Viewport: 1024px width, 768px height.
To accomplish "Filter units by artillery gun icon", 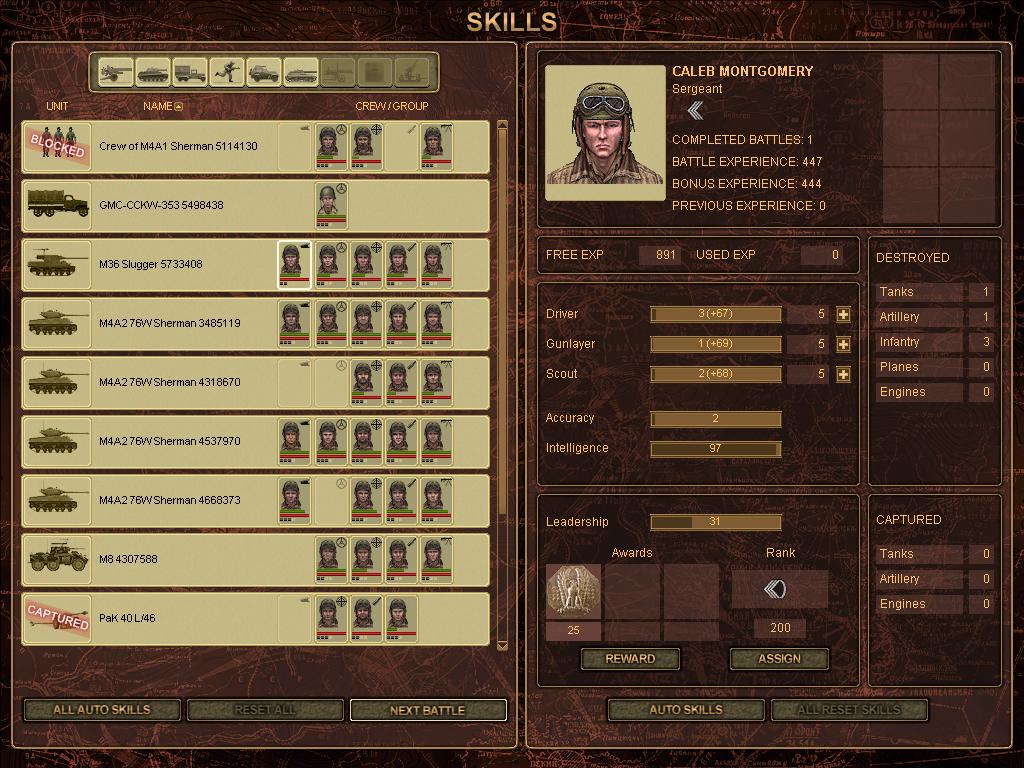I will (x=115, y=72).
